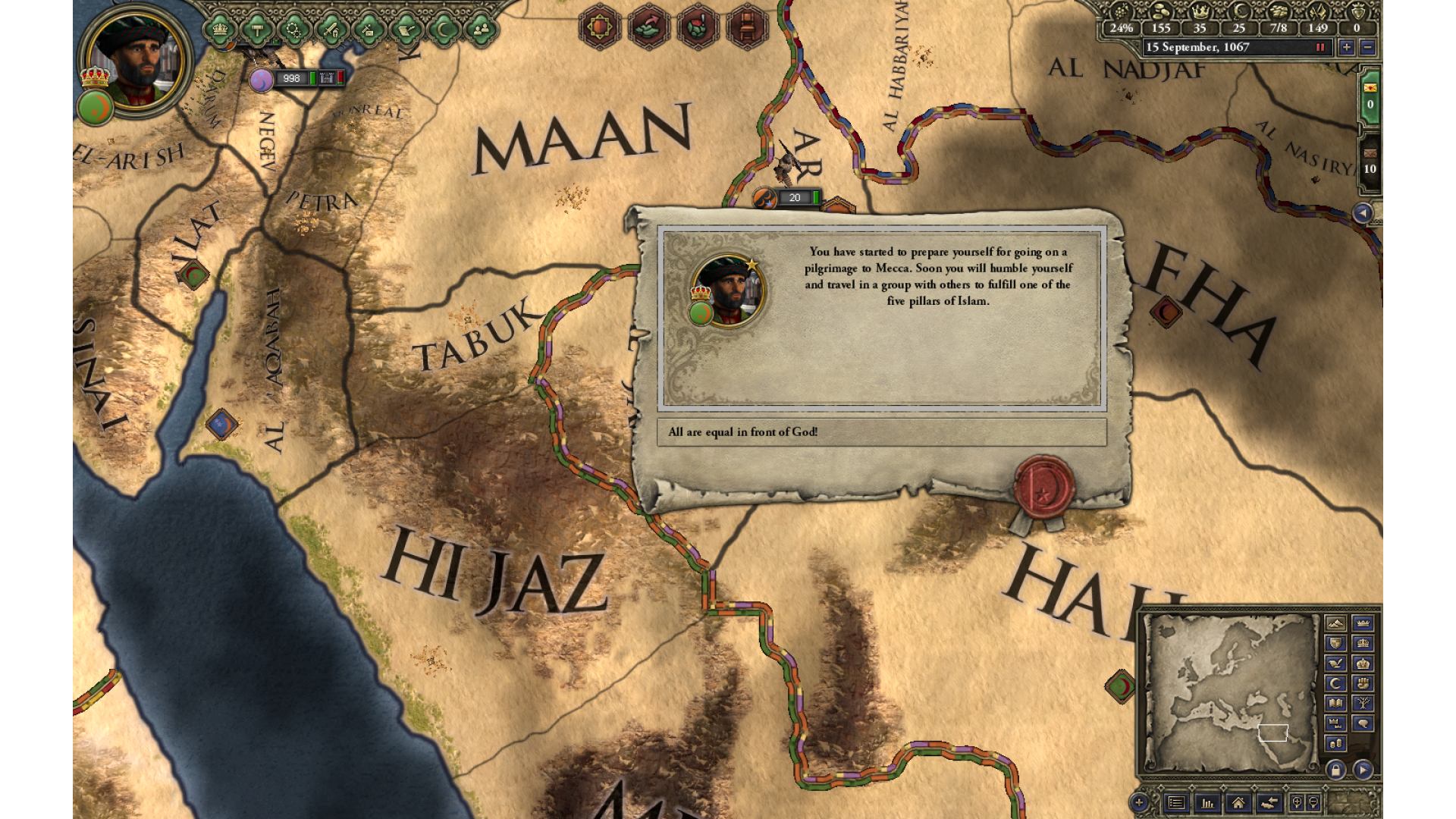Image resolution: width=1456 pixels, height=819 pixels.
Task: Switch to the terrain map mode
Action: 1335,623
